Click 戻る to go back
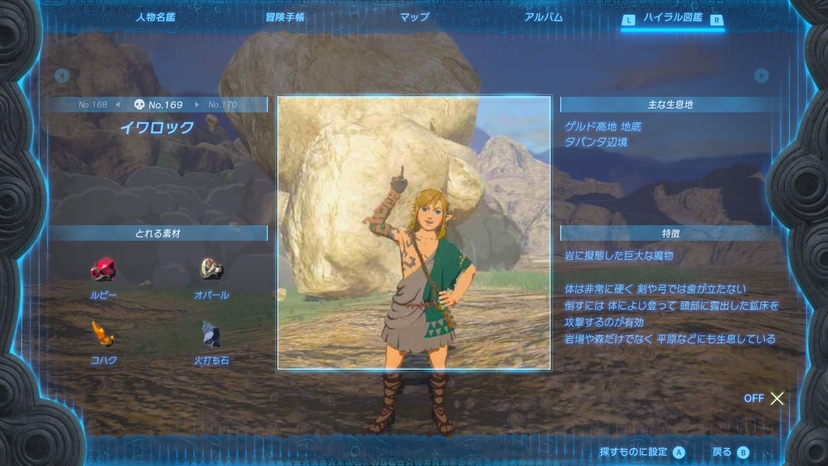This screenshot has width=828, height=466. click(730, 452)
